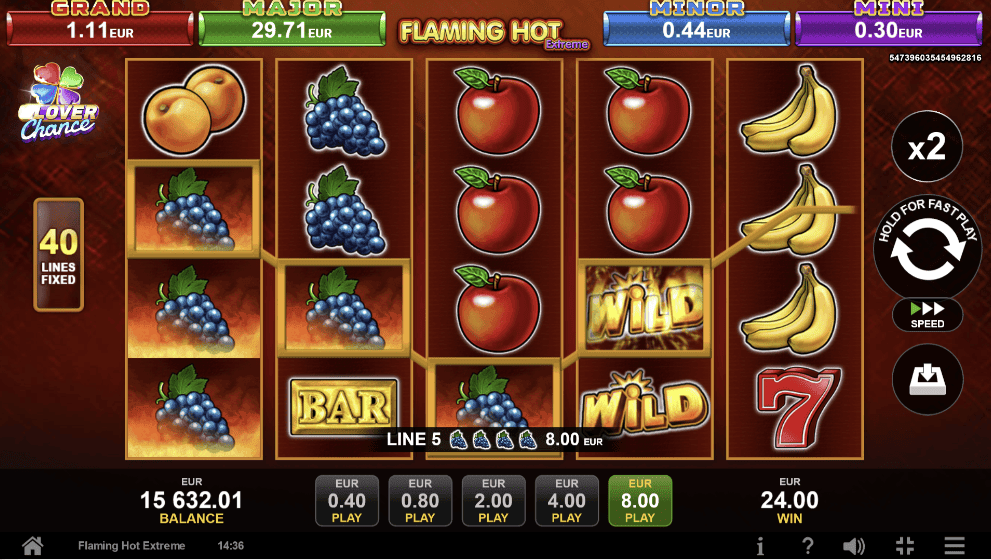Go to the home lobby icon
This screenshot has height=560, width=991.
[x=33, y=546]
